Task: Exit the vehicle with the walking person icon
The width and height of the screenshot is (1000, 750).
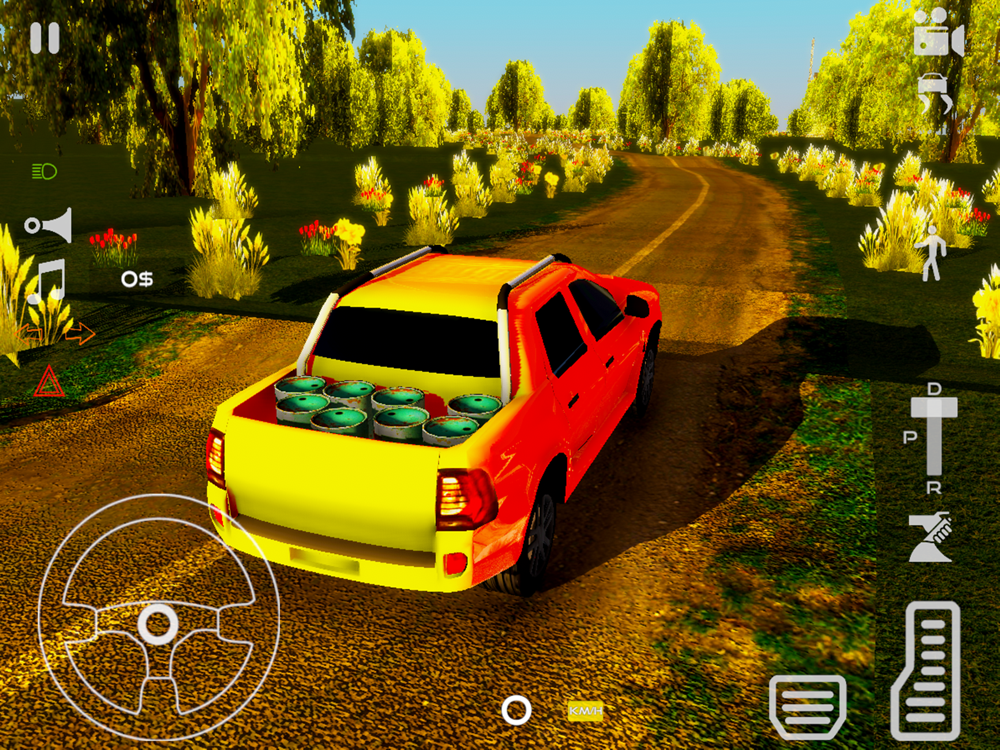Action: click(x=932, y=252)
